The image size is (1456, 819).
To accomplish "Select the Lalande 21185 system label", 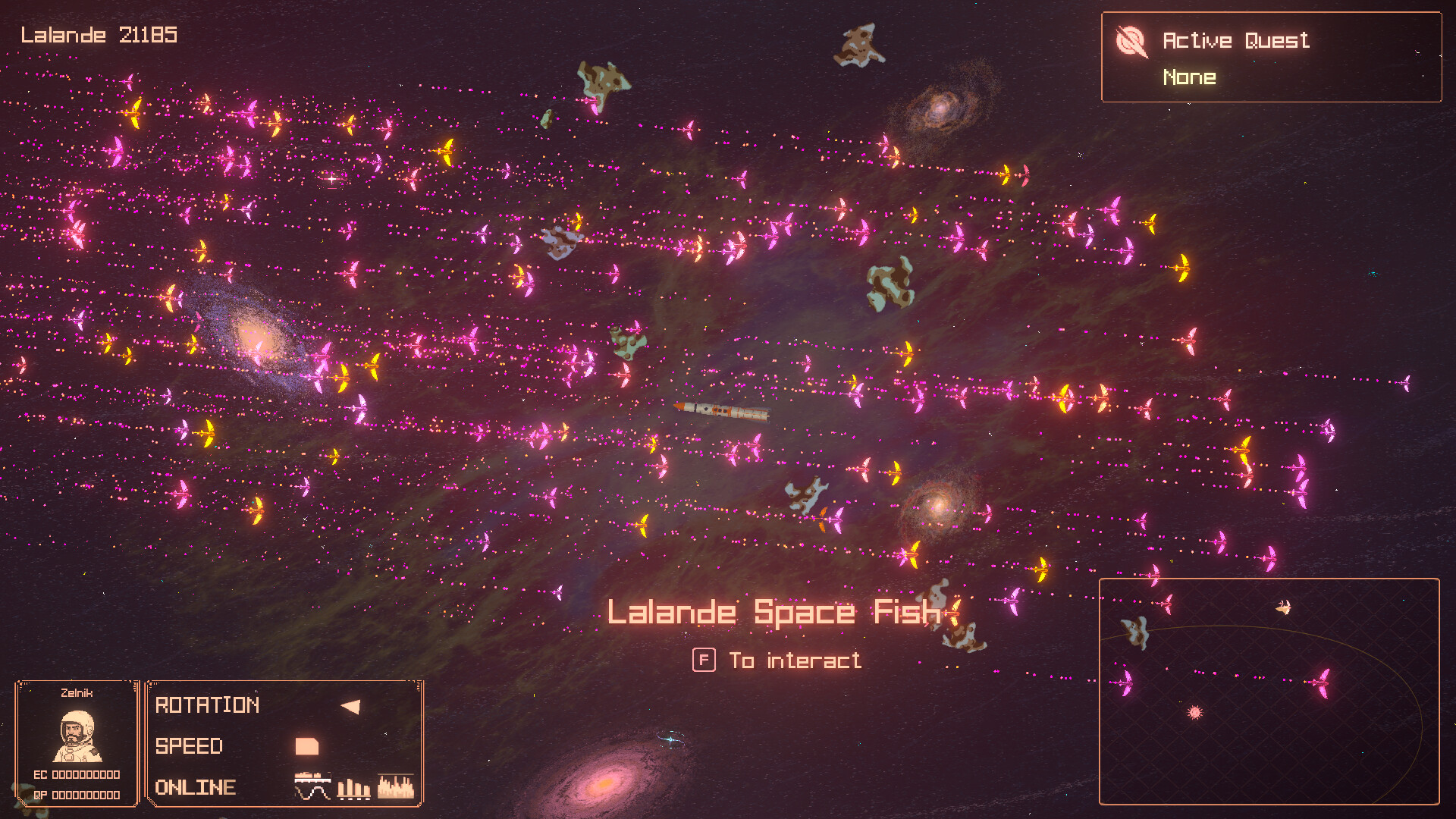I will (x=99, y=34).
